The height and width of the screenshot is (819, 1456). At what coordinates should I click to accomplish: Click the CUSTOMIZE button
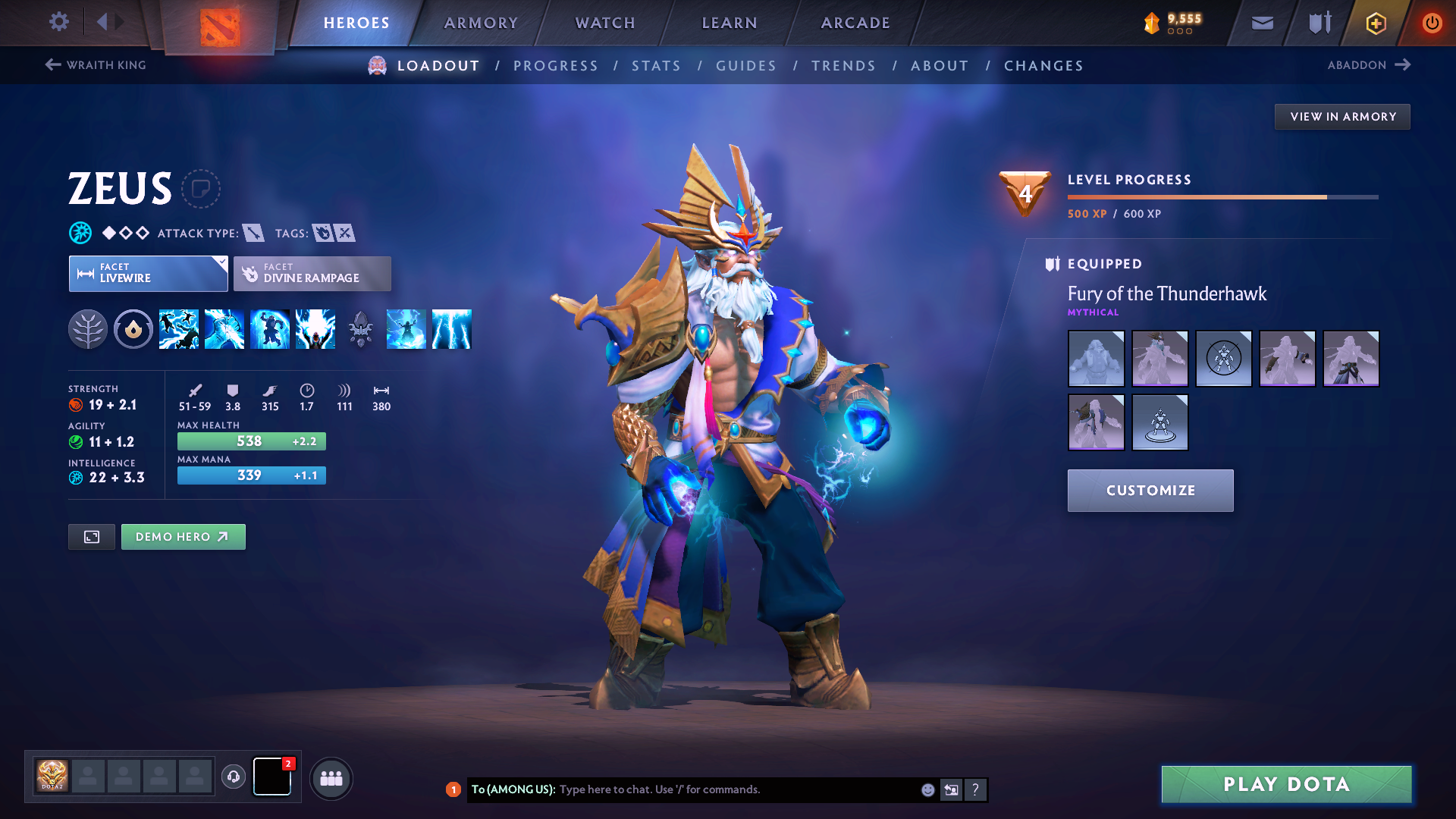(x=1150, y=490)
